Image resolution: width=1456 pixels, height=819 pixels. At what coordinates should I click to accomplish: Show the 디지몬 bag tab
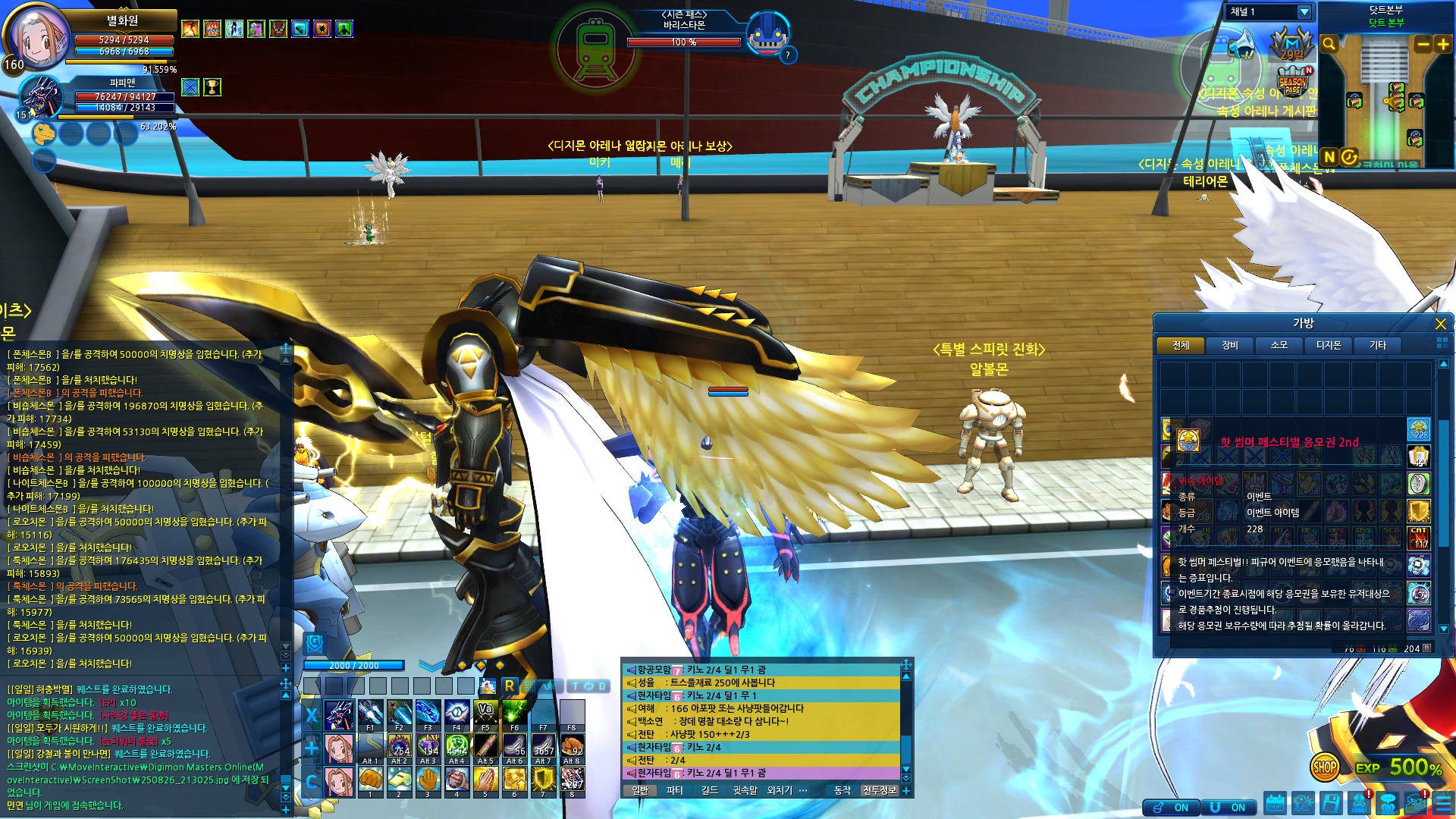coord(1328,346)
